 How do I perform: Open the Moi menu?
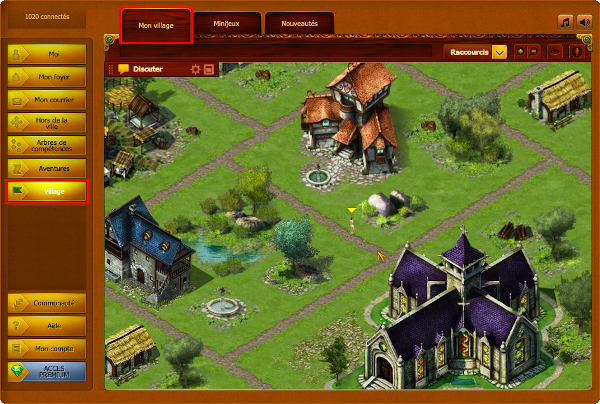[47, 54]
